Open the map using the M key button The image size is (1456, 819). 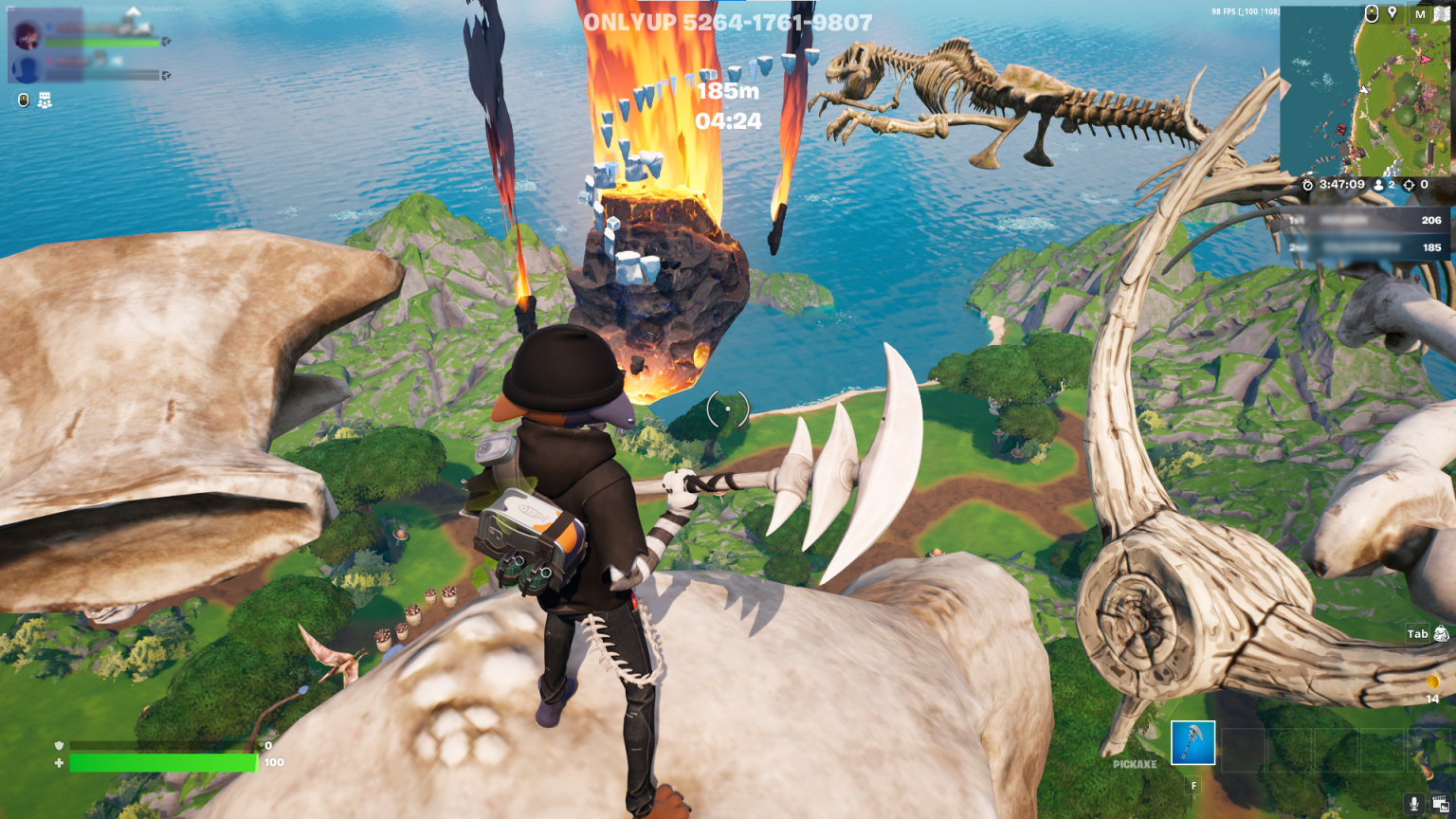pos(1420,13)
